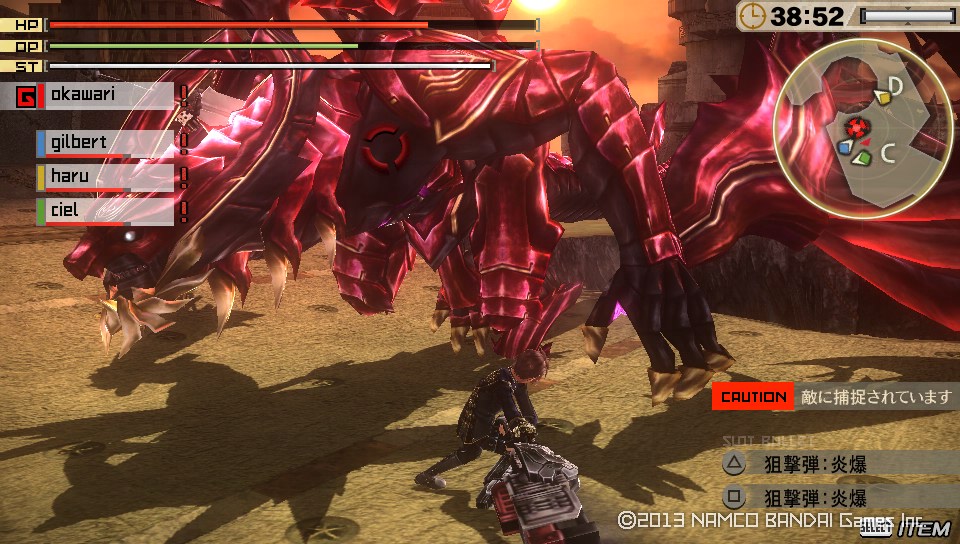Click the red enemy marker on minimap
960x544 pixels.
855,127
